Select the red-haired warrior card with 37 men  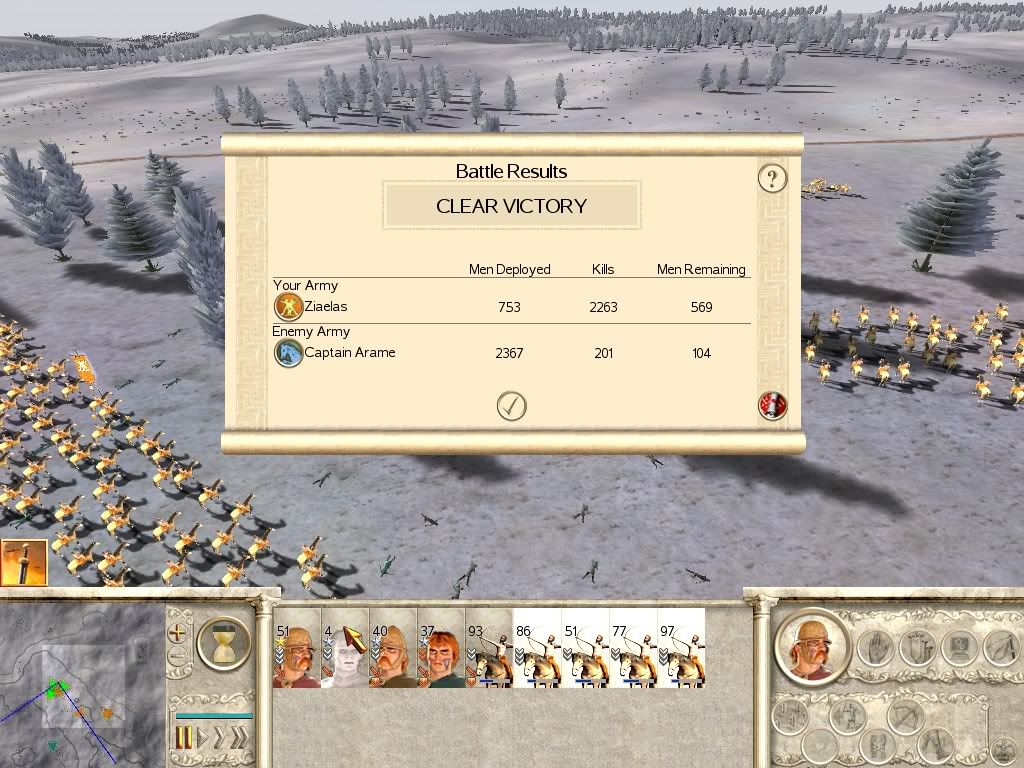(x=441, y=648)
